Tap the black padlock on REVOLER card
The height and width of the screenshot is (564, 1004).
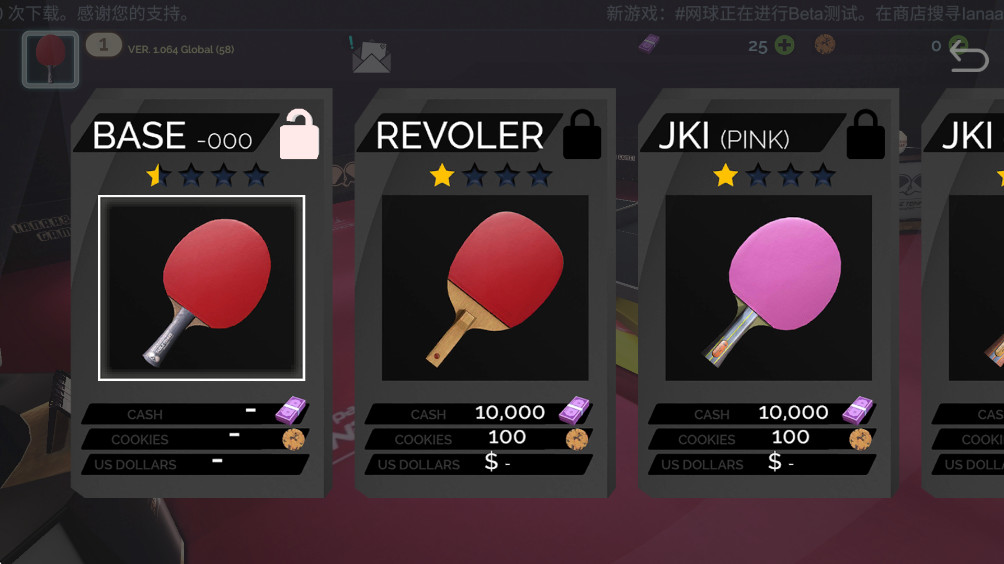(x=582, y=135)
